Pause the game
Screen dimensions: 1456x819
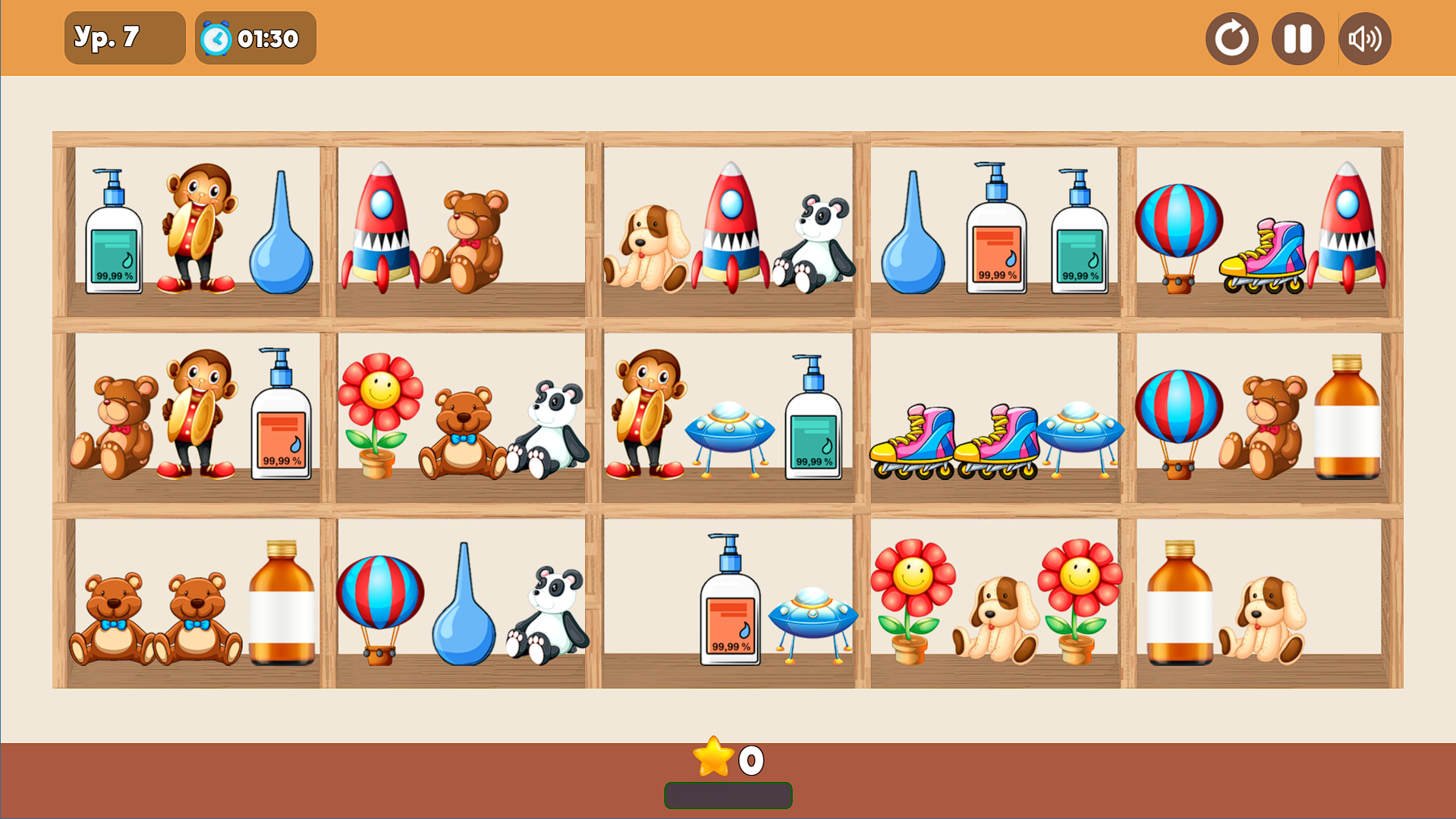[x=1297, y=37]
